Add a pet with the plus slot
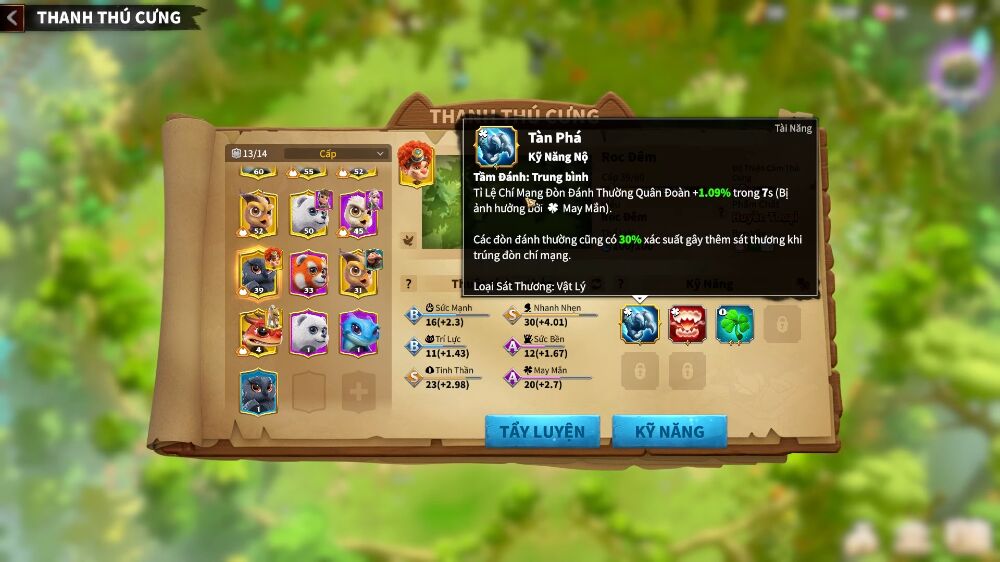 click(359, 392)
